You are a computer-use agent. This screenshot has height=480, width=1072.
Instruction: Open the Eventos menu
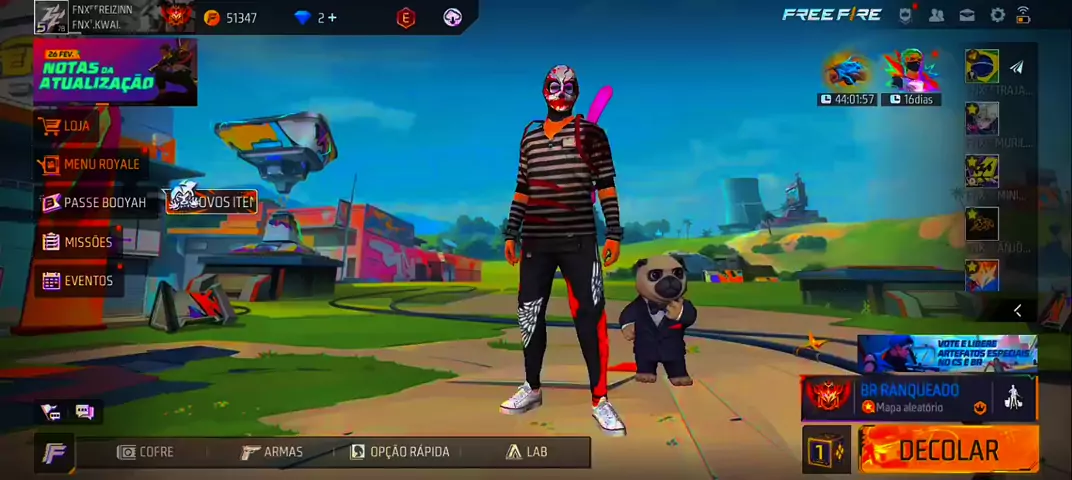[88, 281]
